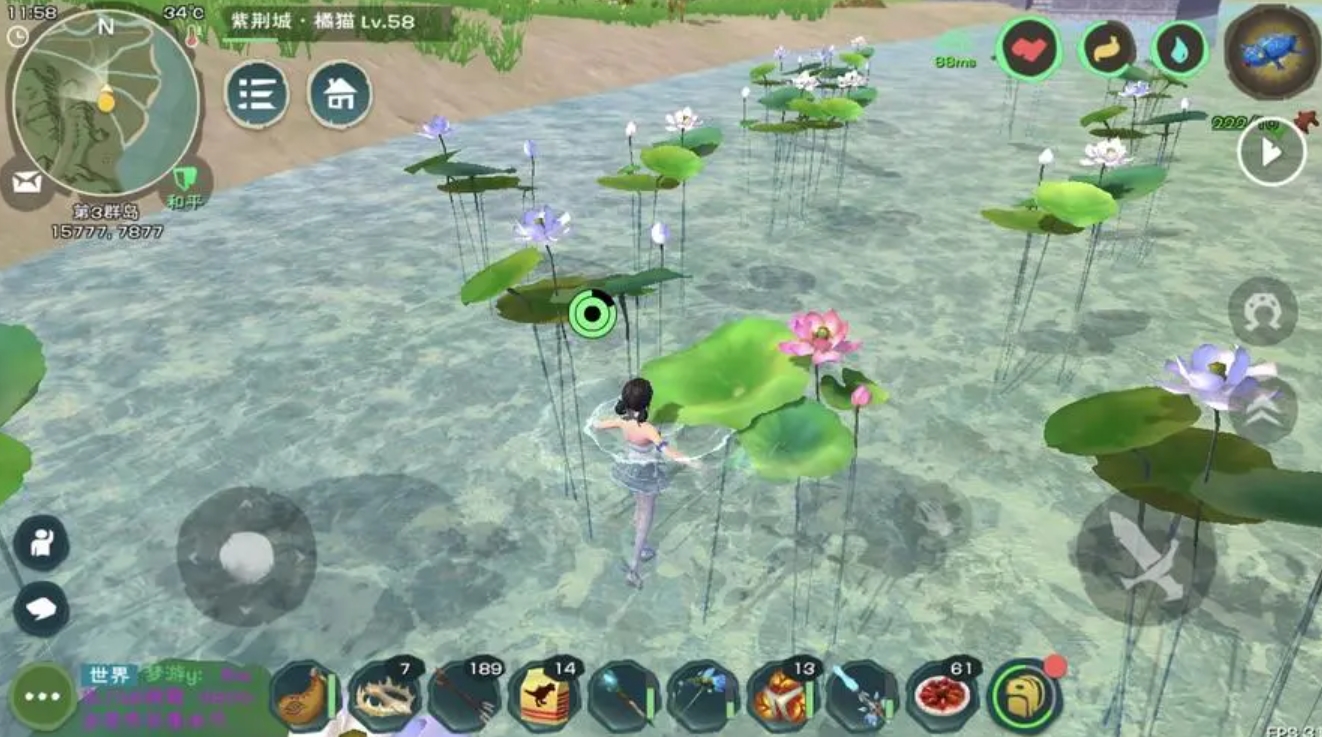Open the character emote button
Viewport: 1322px width, 737px height.
41,543
